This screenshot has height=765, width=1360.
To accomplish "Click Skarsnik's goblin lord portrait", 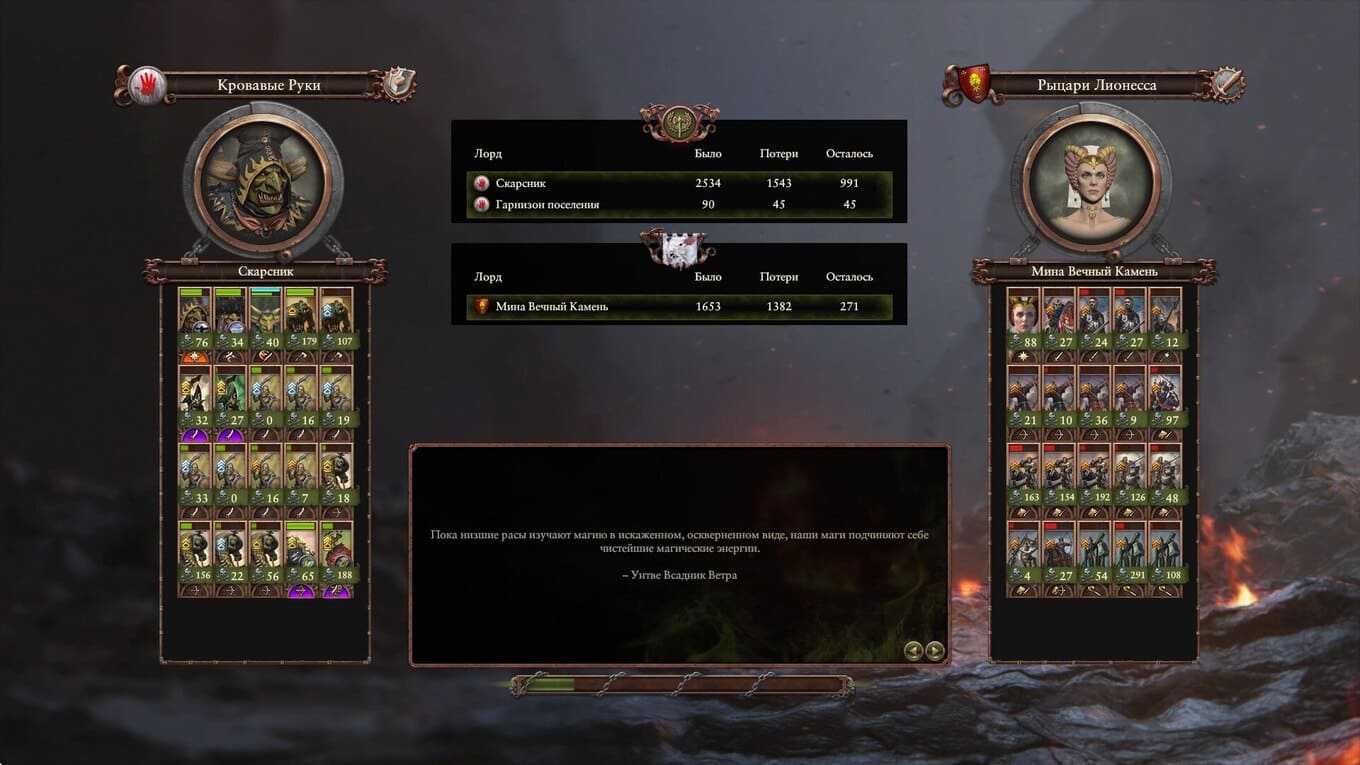I will (264, 181).
